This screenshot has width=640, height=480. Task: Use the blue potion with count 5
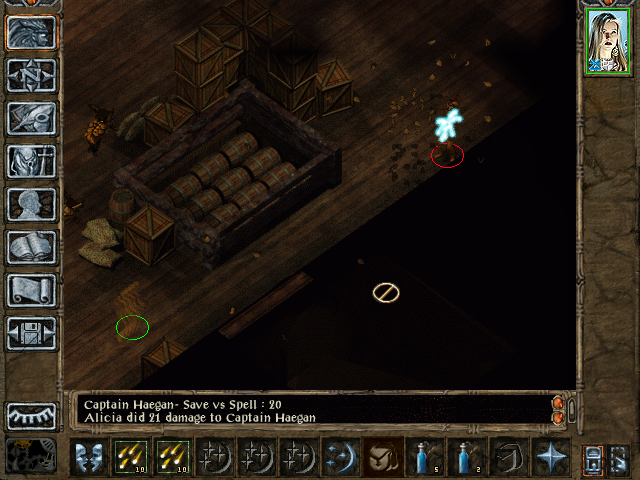click(x=424, y=455)
